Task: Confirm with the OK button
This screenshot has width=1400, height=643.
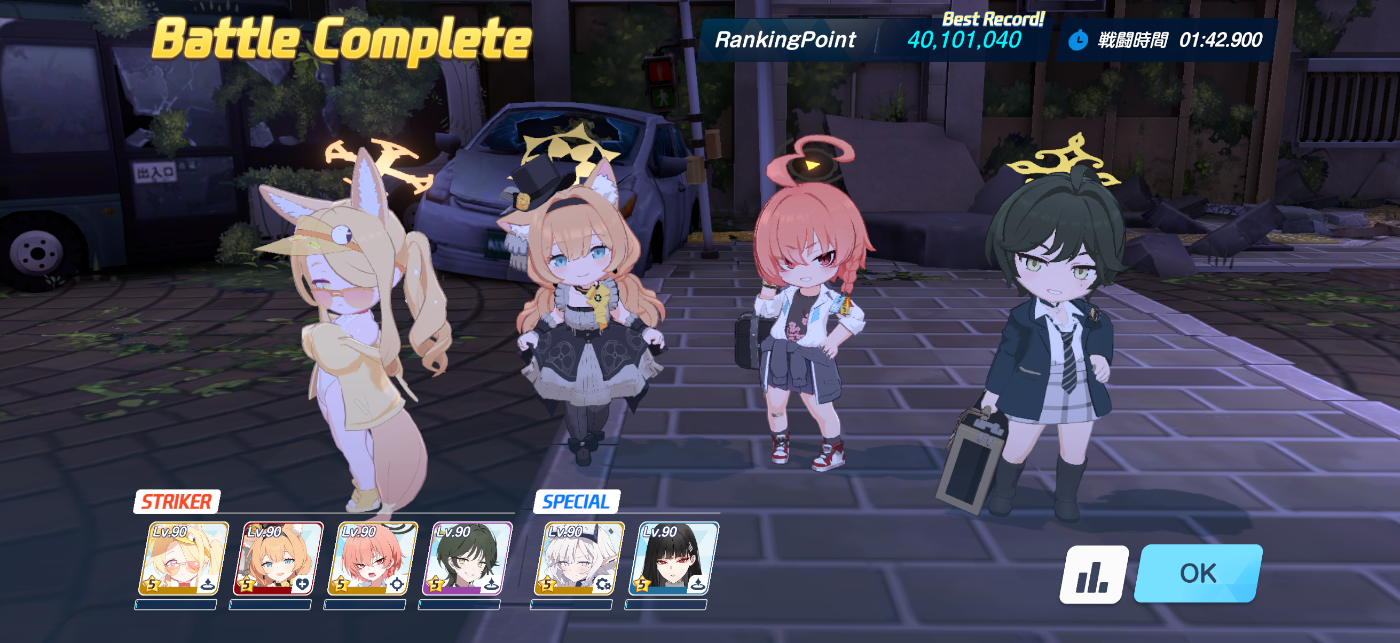Action: (x=1197, y=573)
